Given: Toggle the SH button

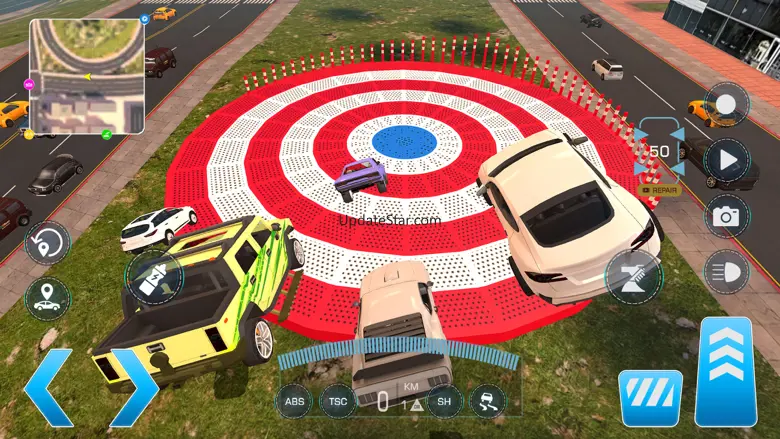Looking at the screenshot, I should (444, 402).
